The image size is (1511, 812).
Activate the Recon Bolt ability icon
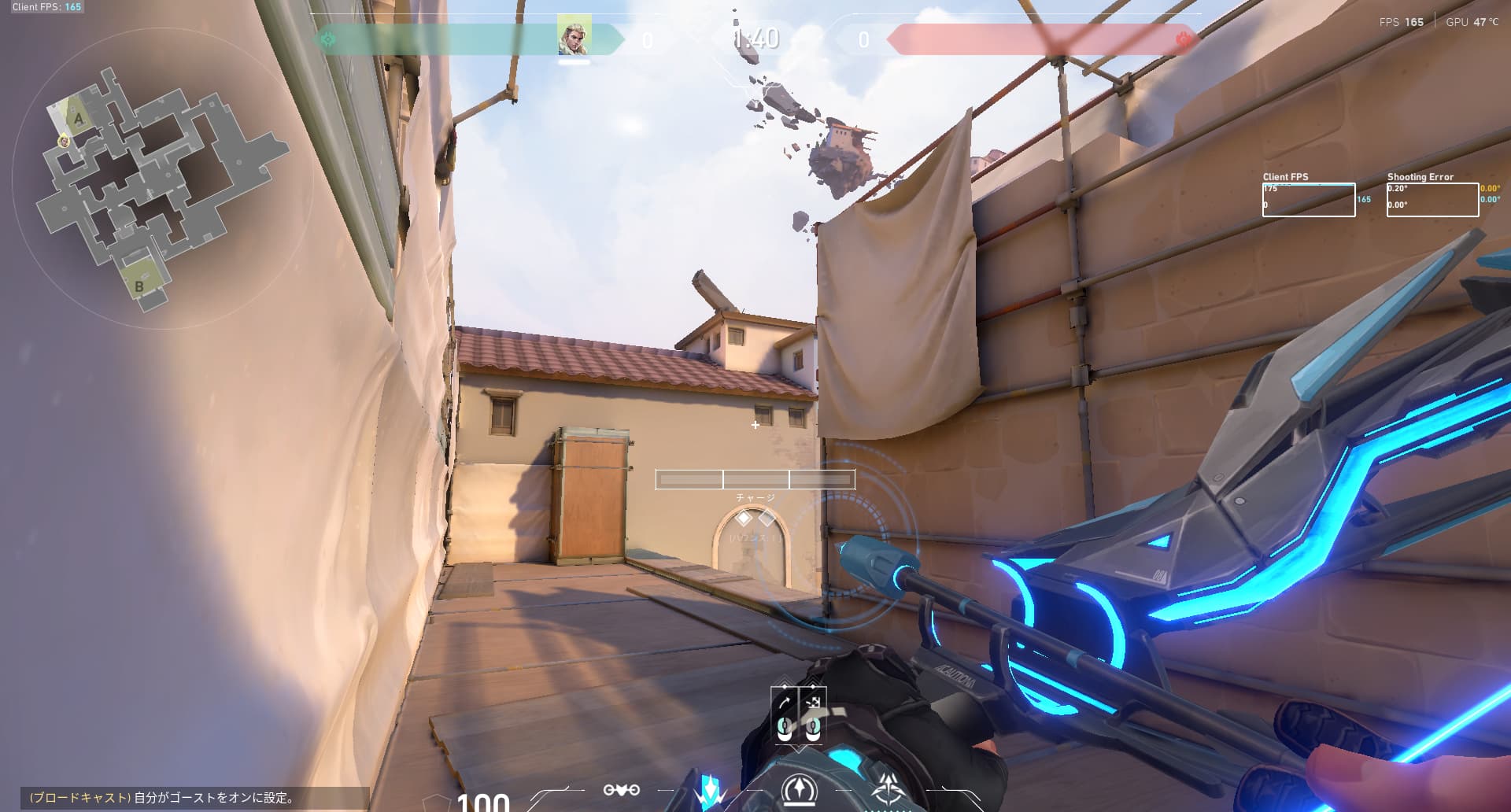click(800, 791)
